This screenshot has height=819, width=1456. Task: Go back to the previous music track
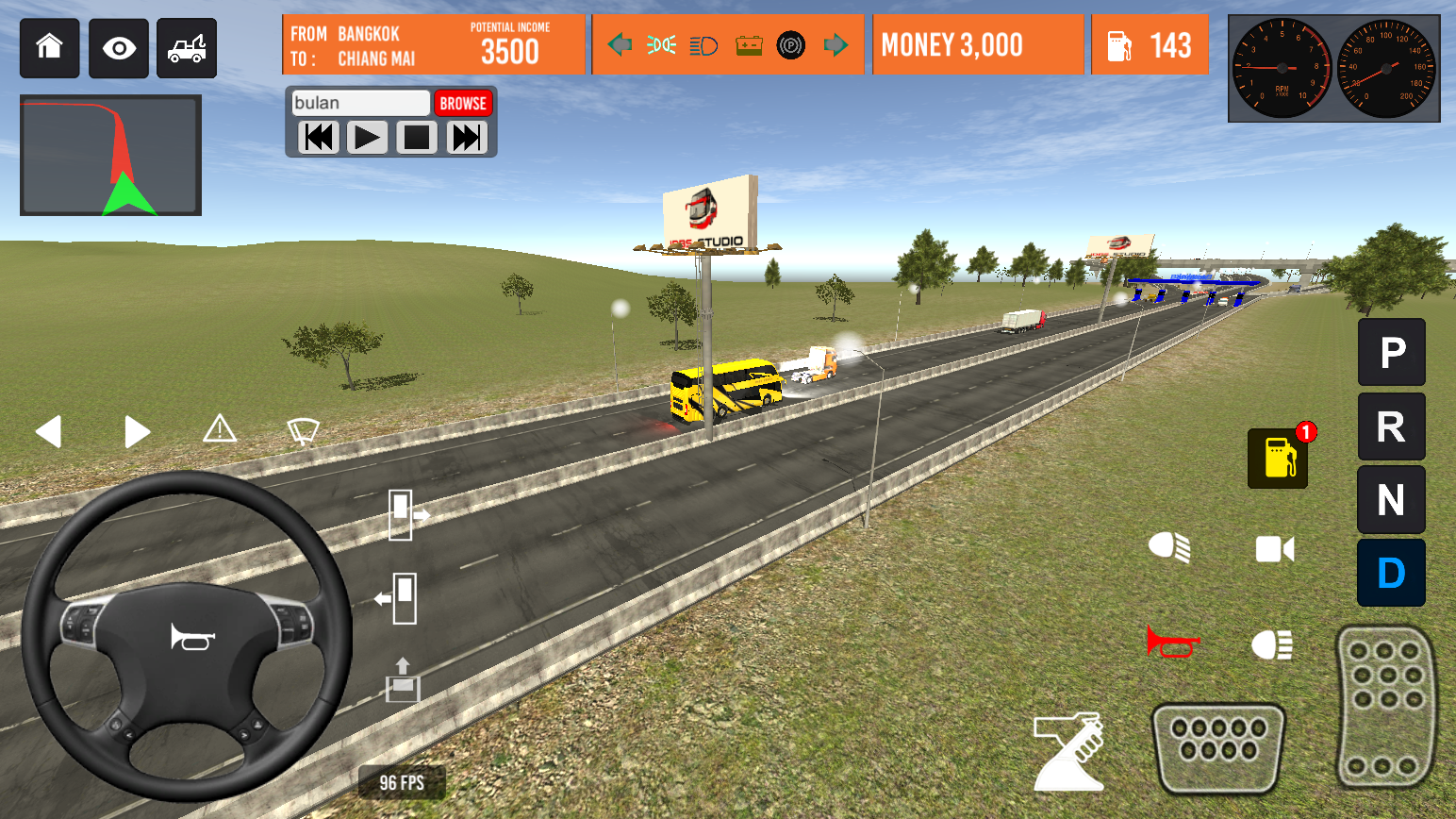pyautogui.click(x=319, y=138)
